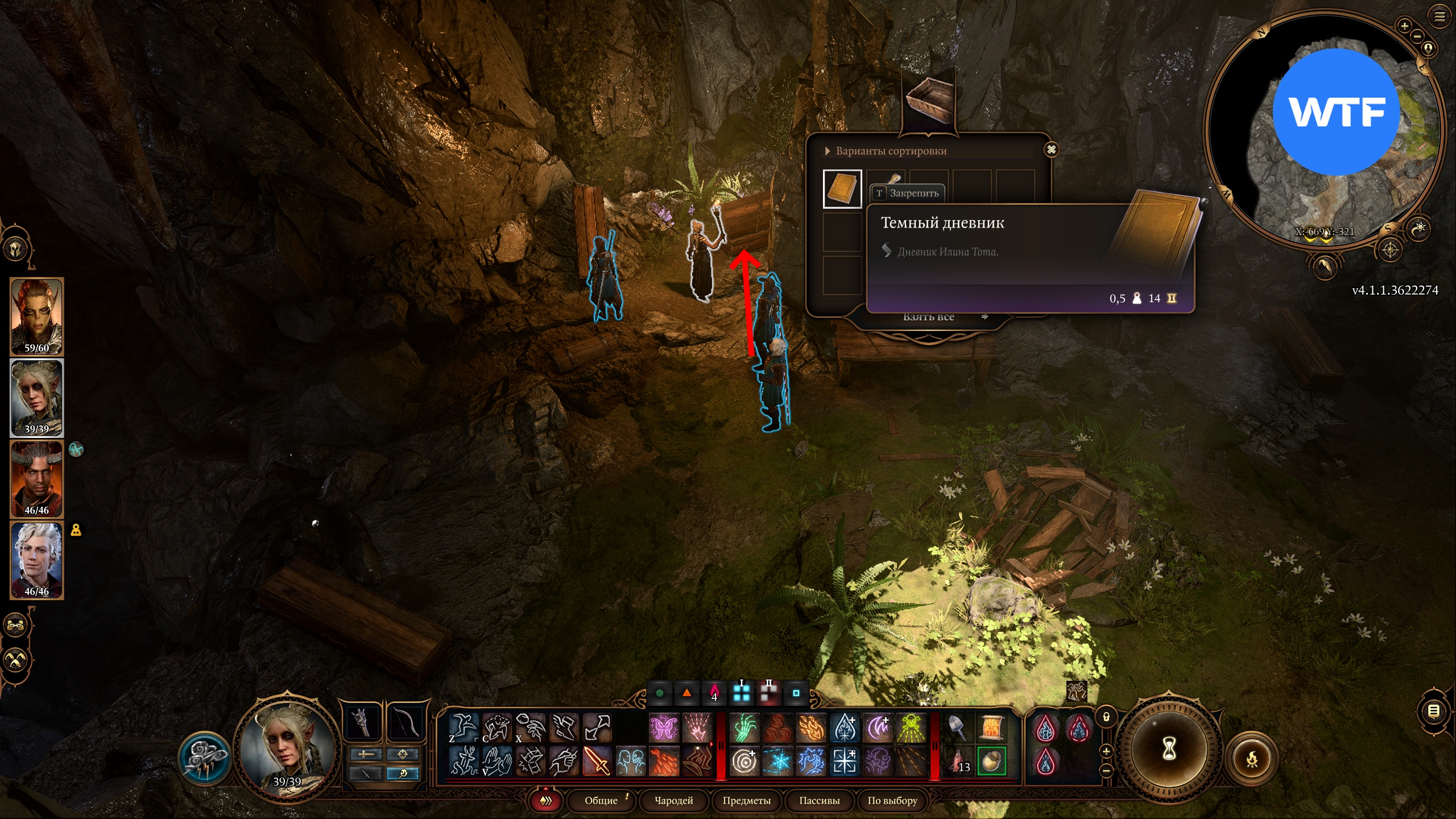This screenshot has height=819, width=1456.
Task: Select the white-haired elf party portrait
Action: click(37, 560)
